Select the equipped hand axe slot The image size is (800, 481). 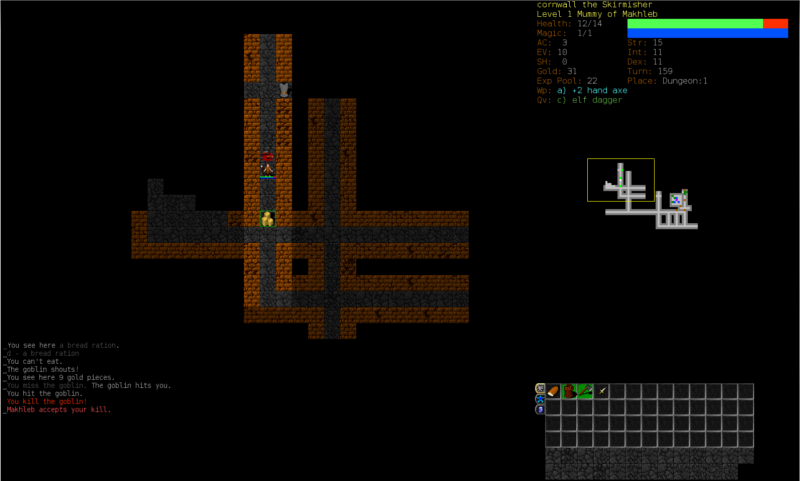coord(585,391)
